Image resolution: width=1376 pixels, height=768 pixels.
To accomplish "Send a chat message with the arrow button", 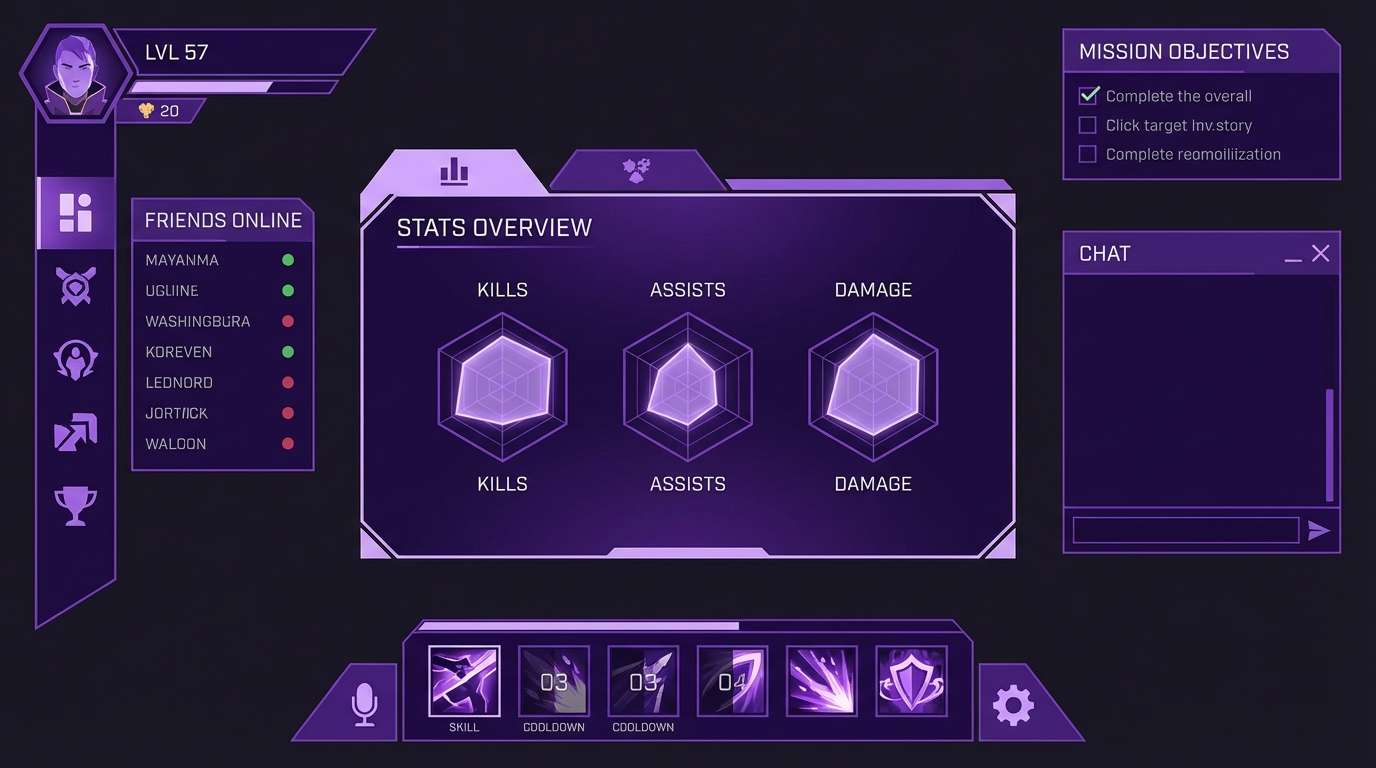I will 1320,530.
